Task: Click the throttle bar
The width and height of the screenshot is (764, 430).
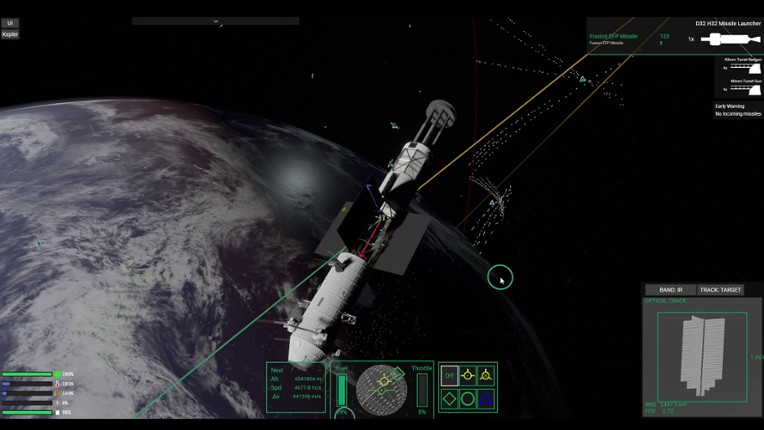Action: (x=421, y=388)
